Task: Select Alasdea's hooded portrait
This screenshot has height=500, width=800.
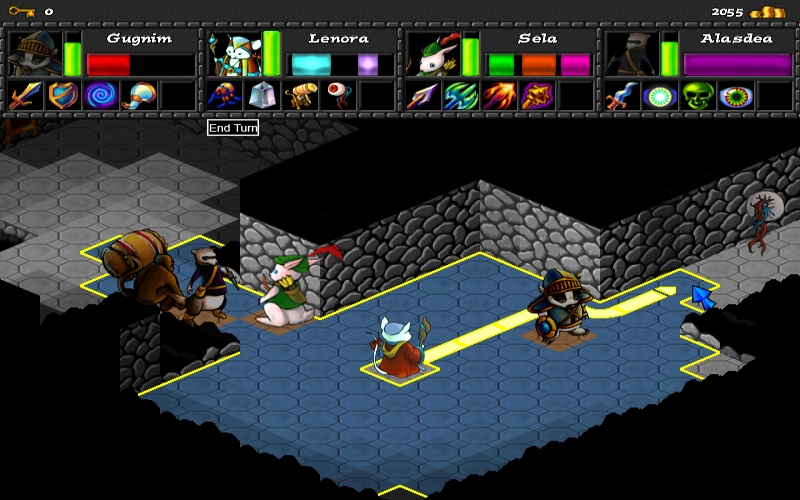Action: pos(630,52)
